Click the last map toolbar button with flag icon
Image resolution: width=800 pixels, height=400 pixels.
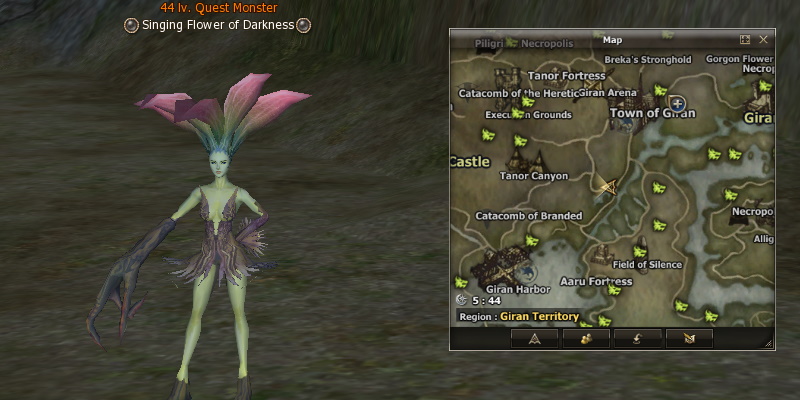[688, 338]
